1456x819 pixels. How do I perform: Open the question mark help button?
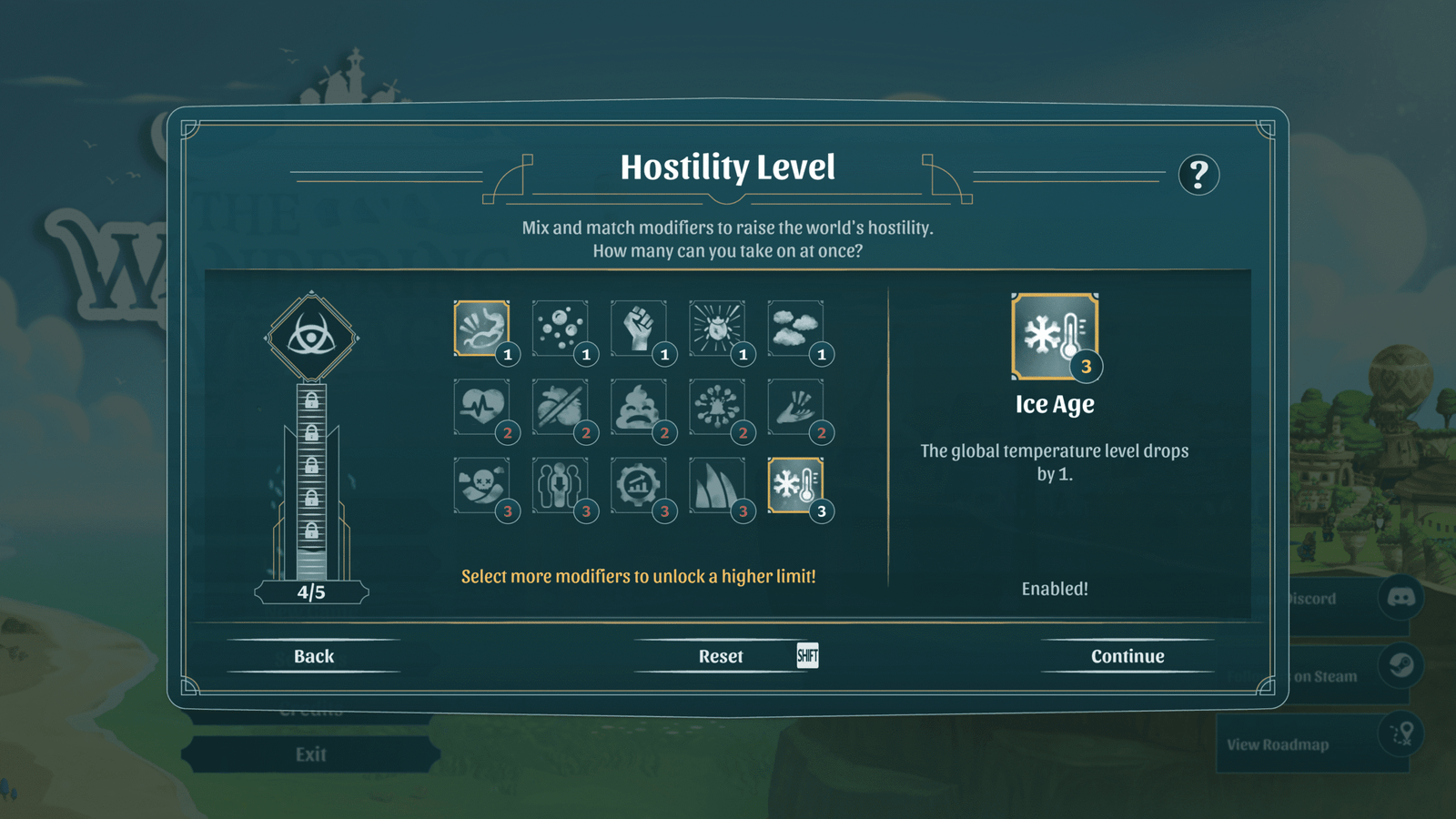click(x=1198, y=174)
